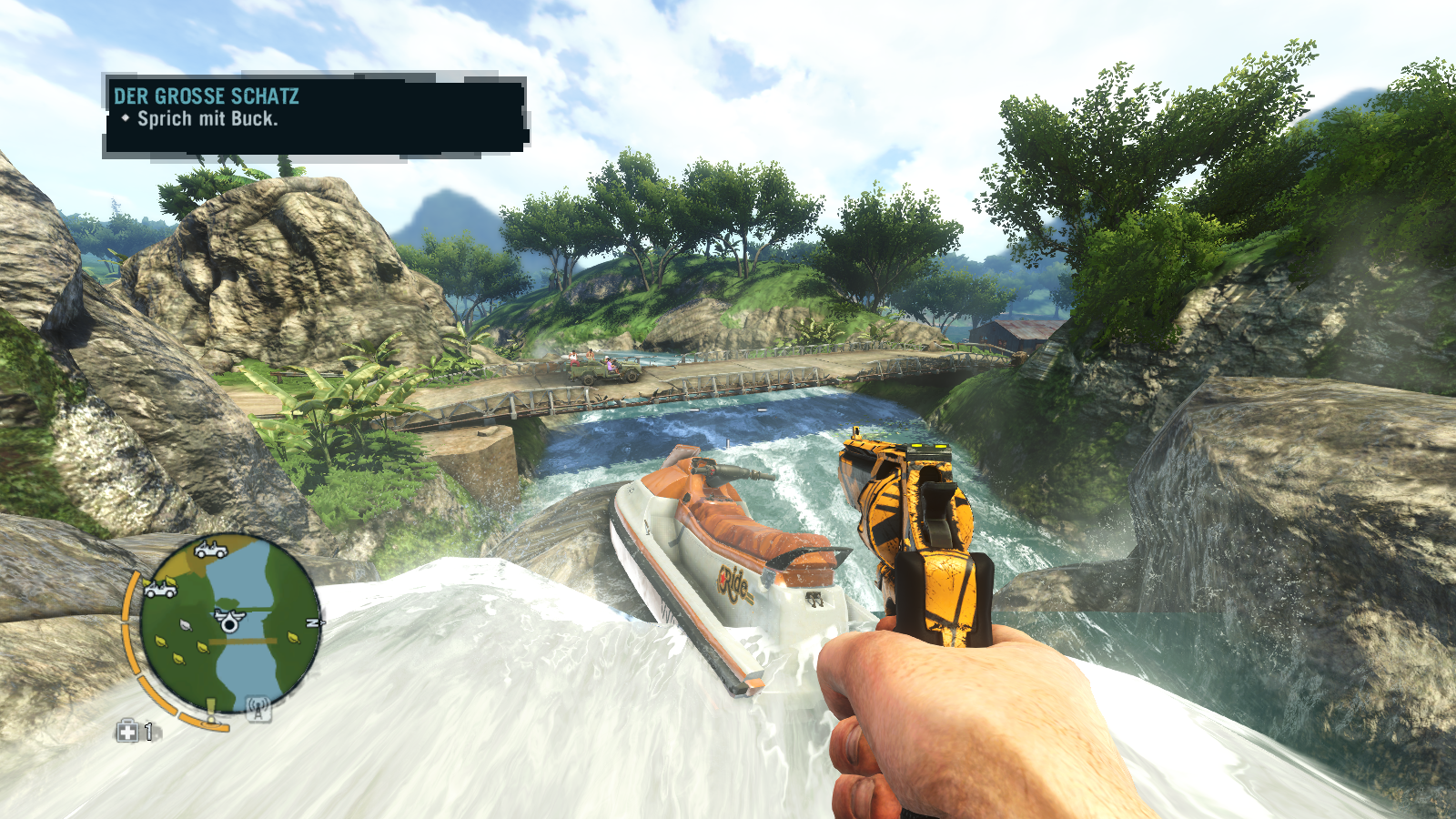Select the north indicator on the minimap edge

(312, 623)
